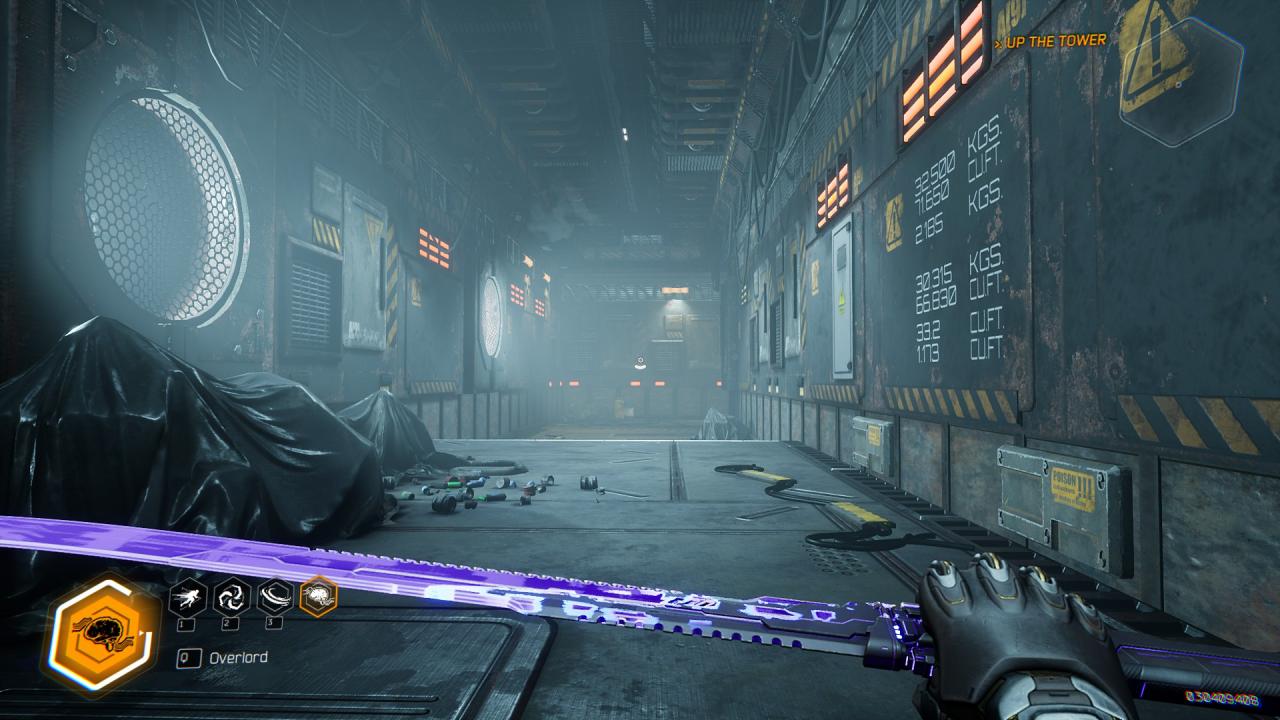Choose the Surge curved slash ability icon
The height and width of the screenshot is (720, 1280).
click(x=274, y=597)
